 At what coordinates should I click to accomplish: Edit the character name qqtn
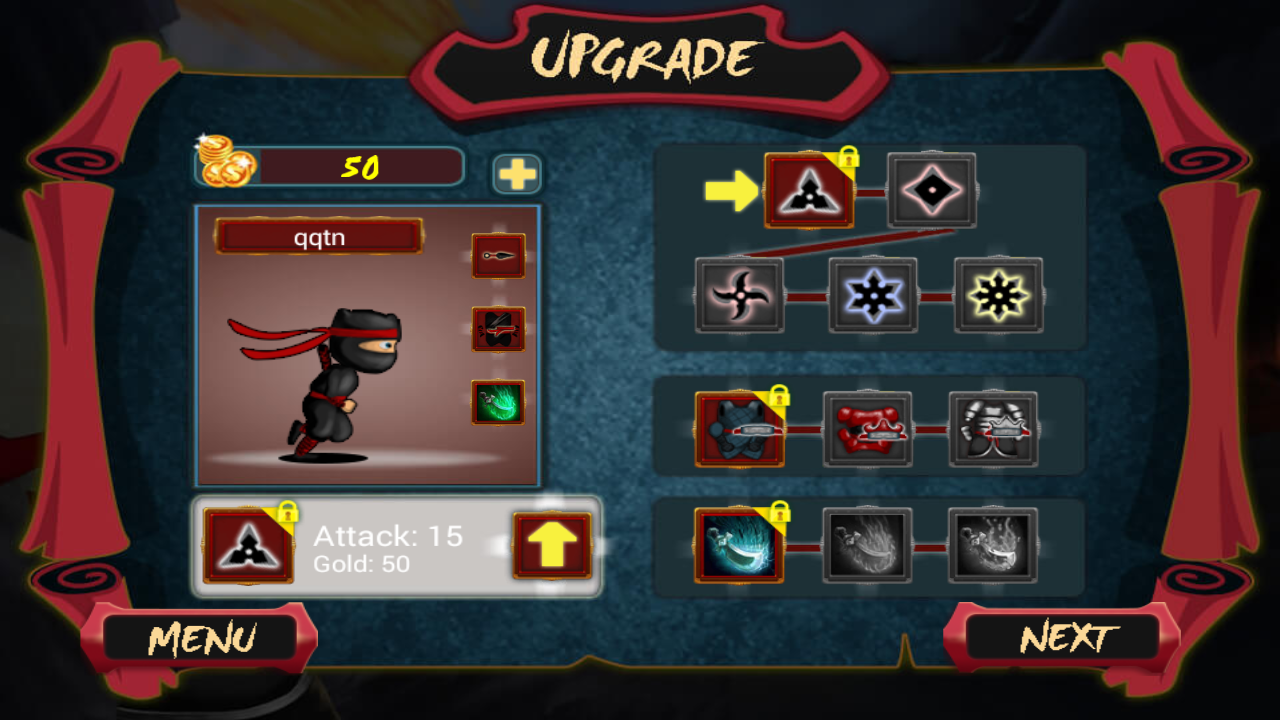click(319, 237)
